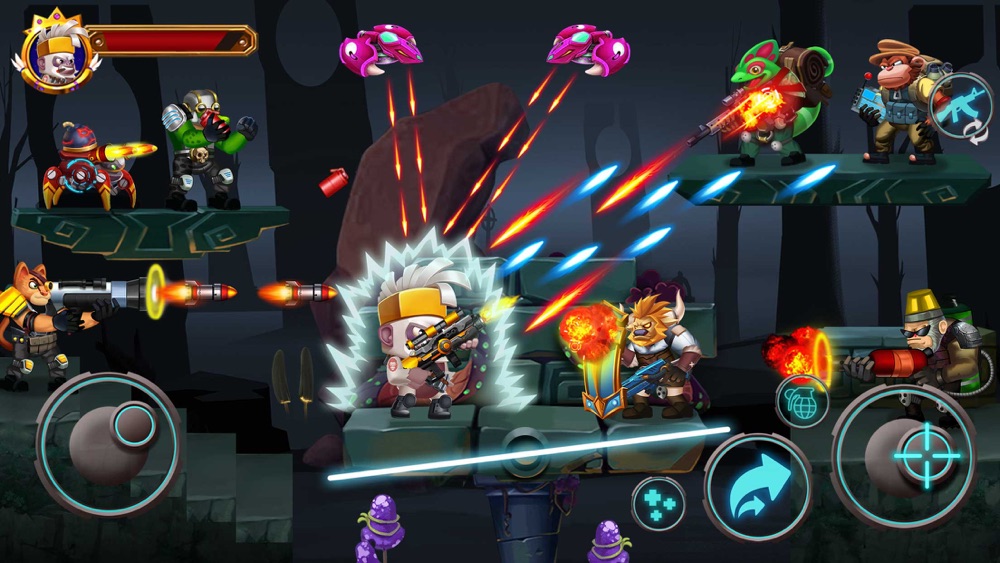This screenshot has height=563, width=1000.
Task: Tap the movement joystick pad
Action: (x=108, y=444)
